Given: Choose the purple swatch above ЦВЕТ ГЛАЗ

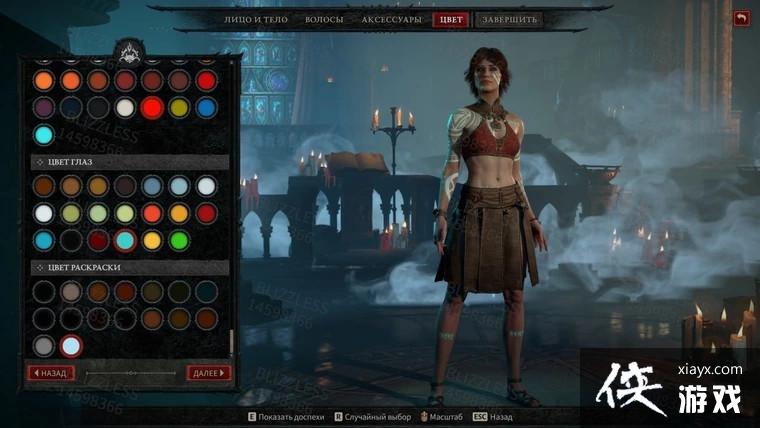Looking at the screenshot, I should [x=43, y=107].
